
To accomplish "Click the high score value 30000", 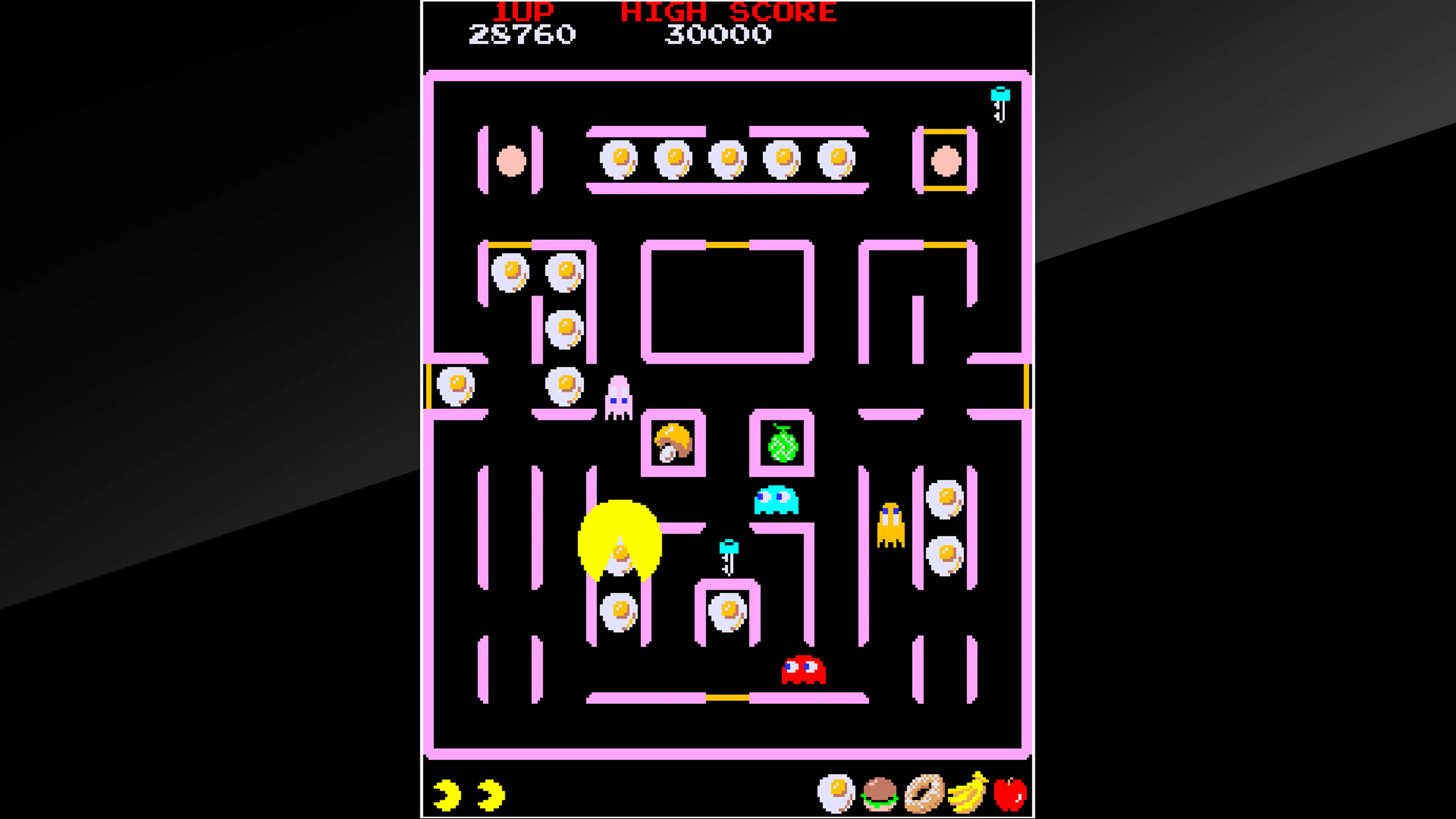I will pyautogui.click(x=719, y=35).
